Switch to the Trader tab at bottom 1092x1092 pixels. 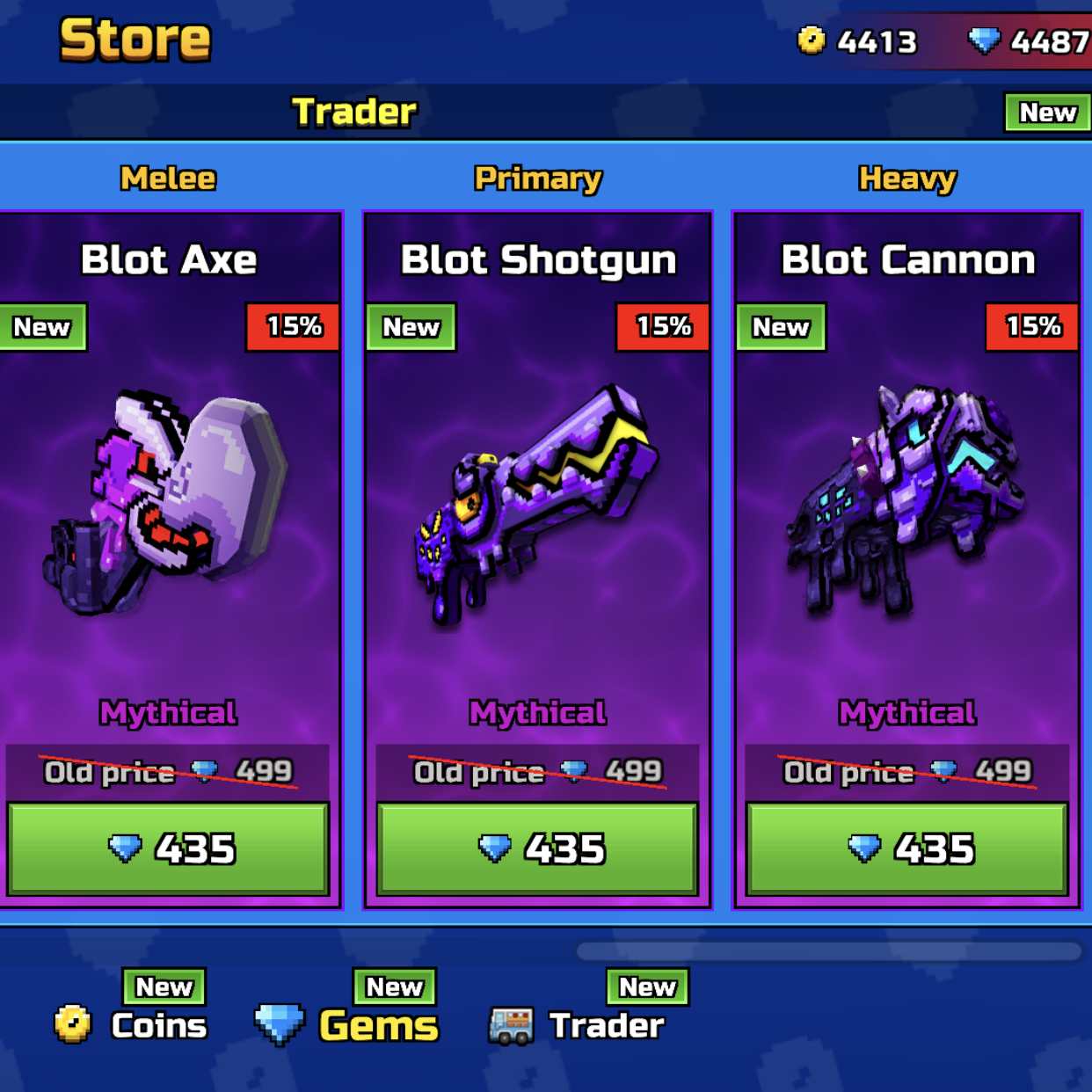tap(578, 1024)
